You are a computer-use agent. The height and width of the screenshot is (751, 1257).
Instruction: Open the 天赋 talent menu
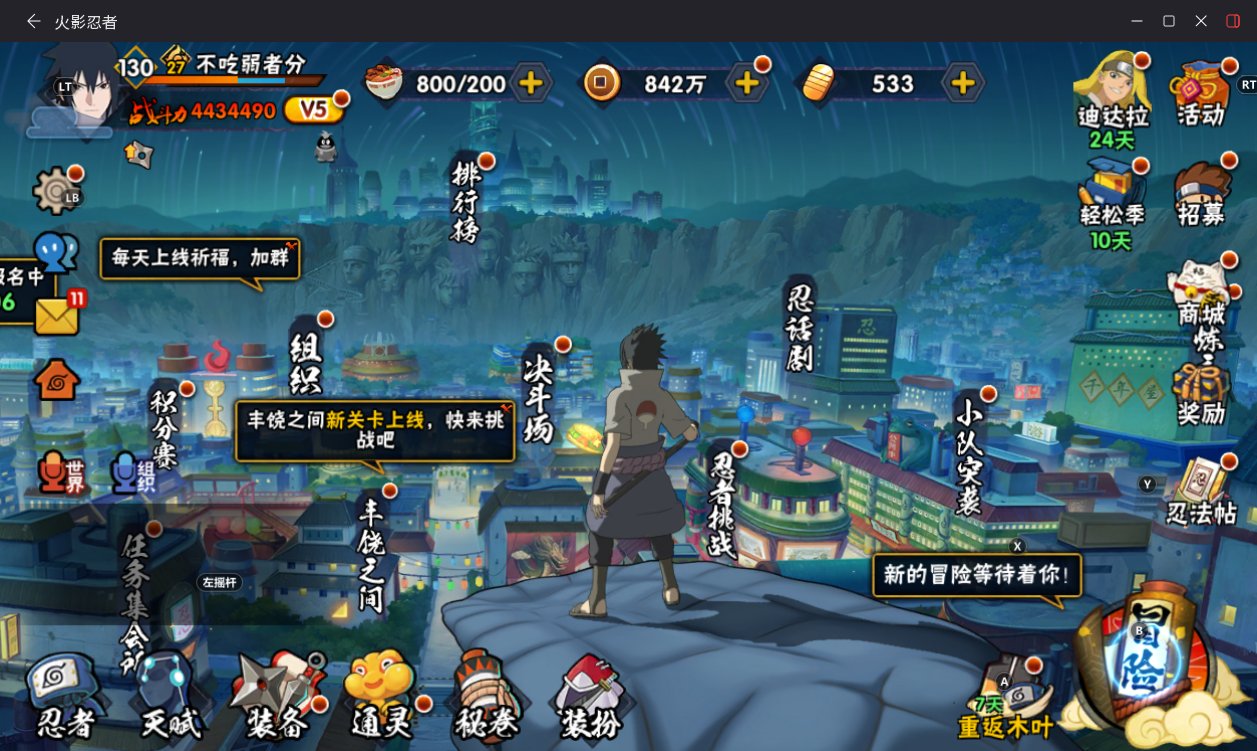point(170,697)
